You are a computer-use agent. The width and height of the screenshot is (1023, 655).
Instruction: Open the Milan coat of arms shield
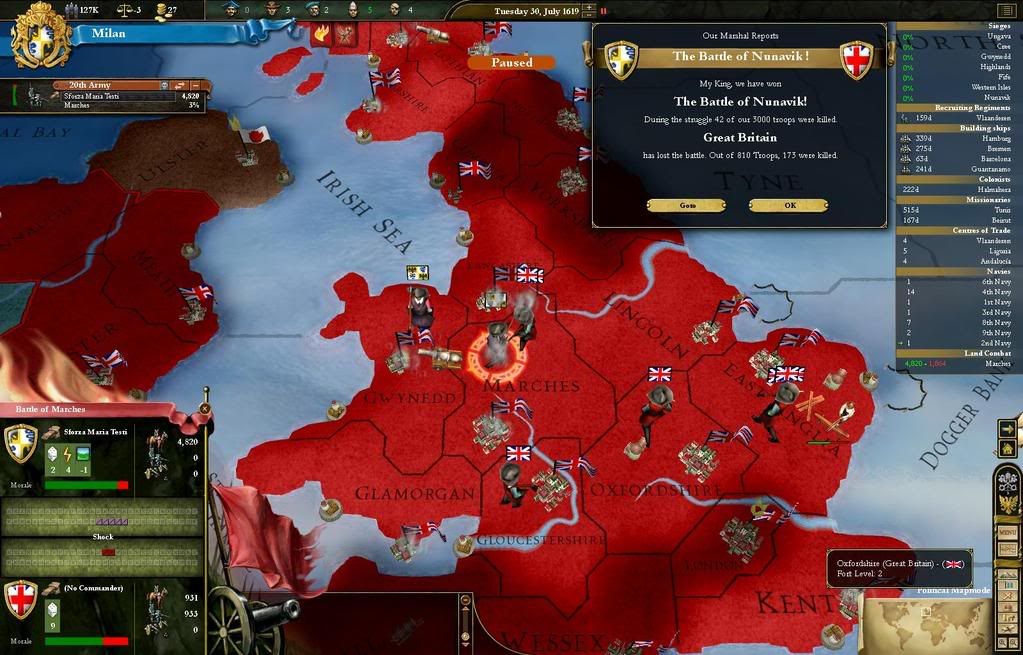pyautogui.click(x=40, y=34)
